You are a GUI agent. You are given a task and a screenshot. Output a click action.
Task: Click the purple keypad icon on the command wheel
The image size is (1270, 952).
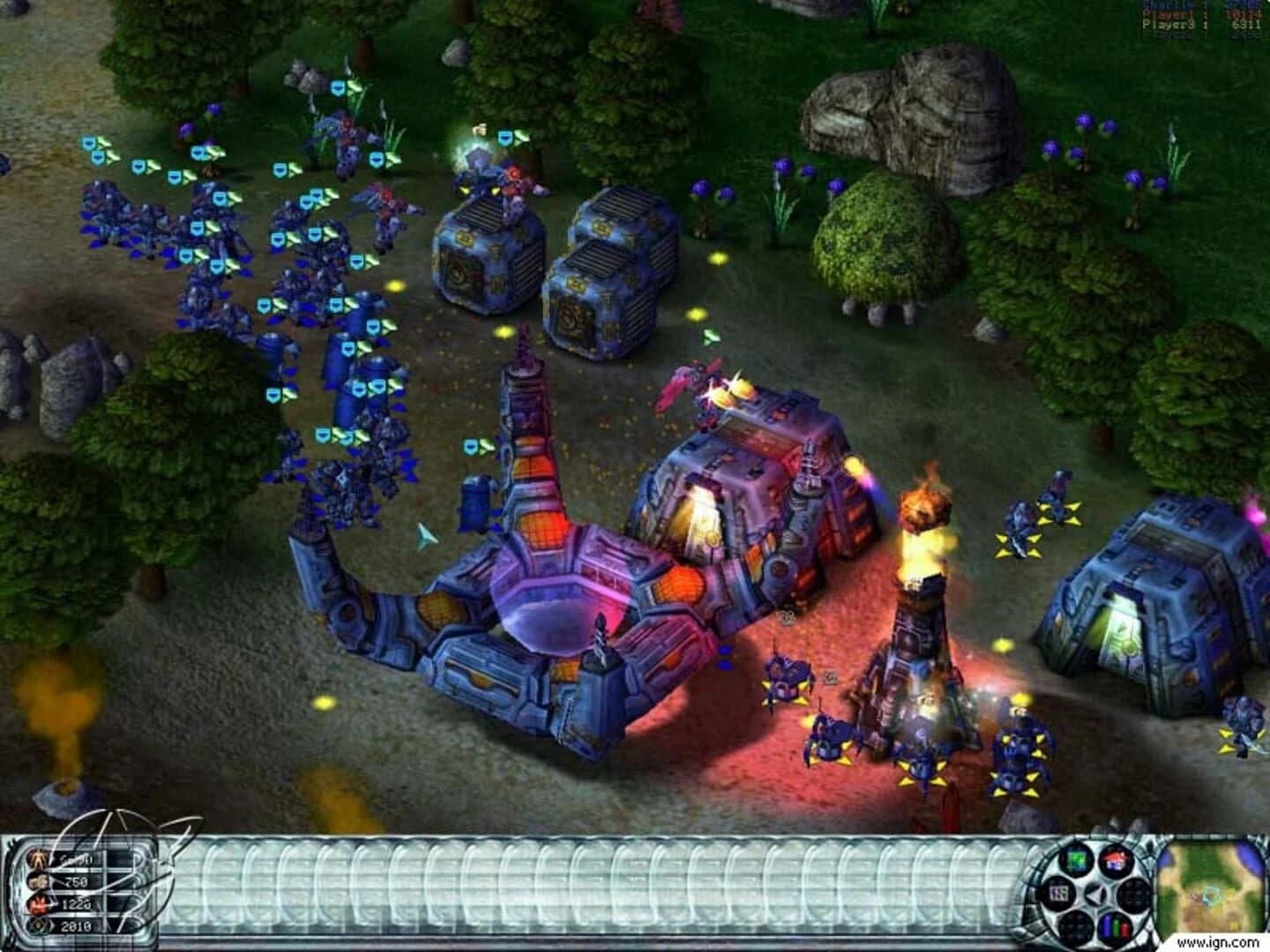tap(1058, 891)
